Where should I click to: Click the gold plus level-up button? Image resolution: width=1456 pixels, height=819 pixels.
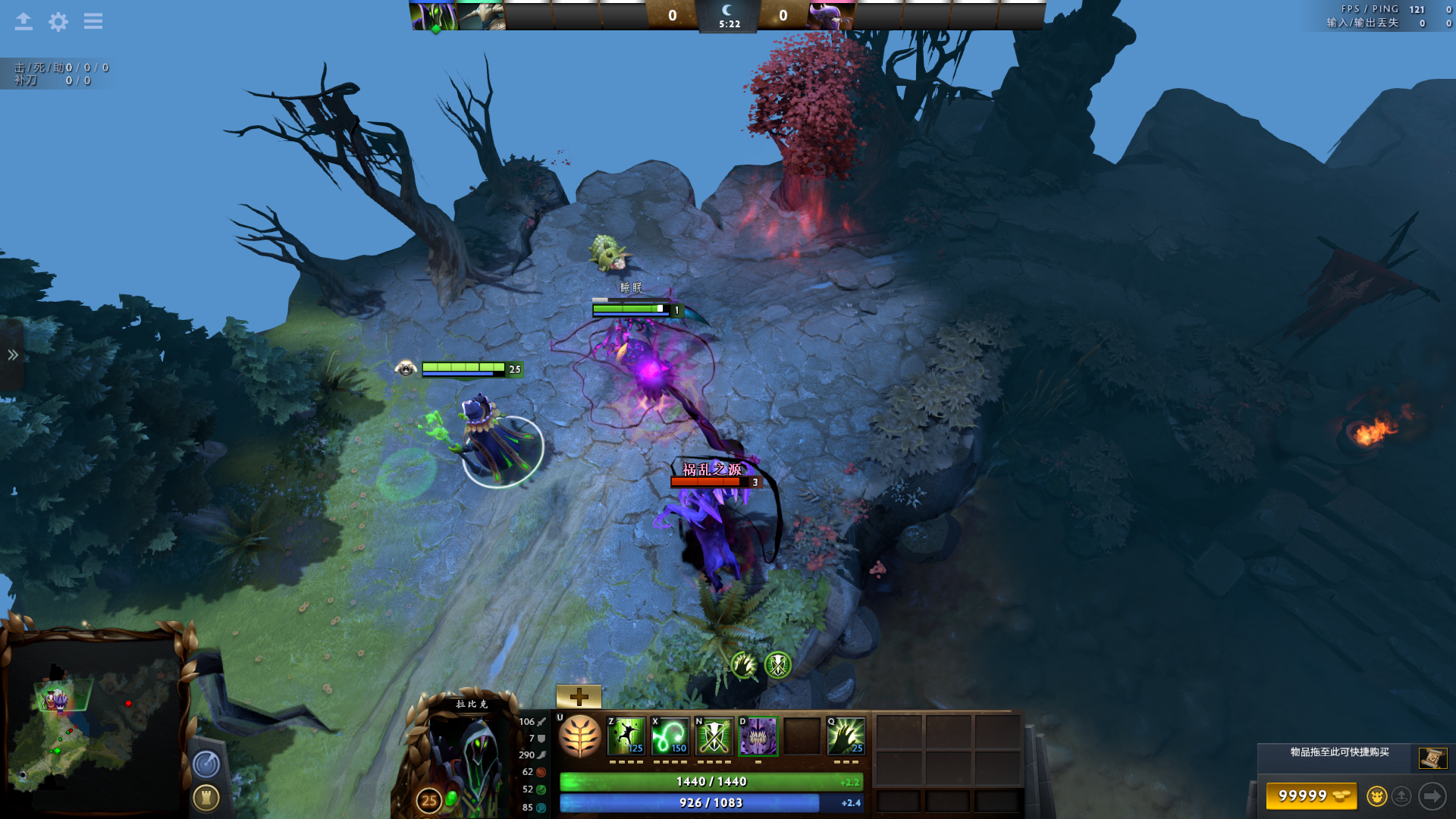tap(579, 696)
